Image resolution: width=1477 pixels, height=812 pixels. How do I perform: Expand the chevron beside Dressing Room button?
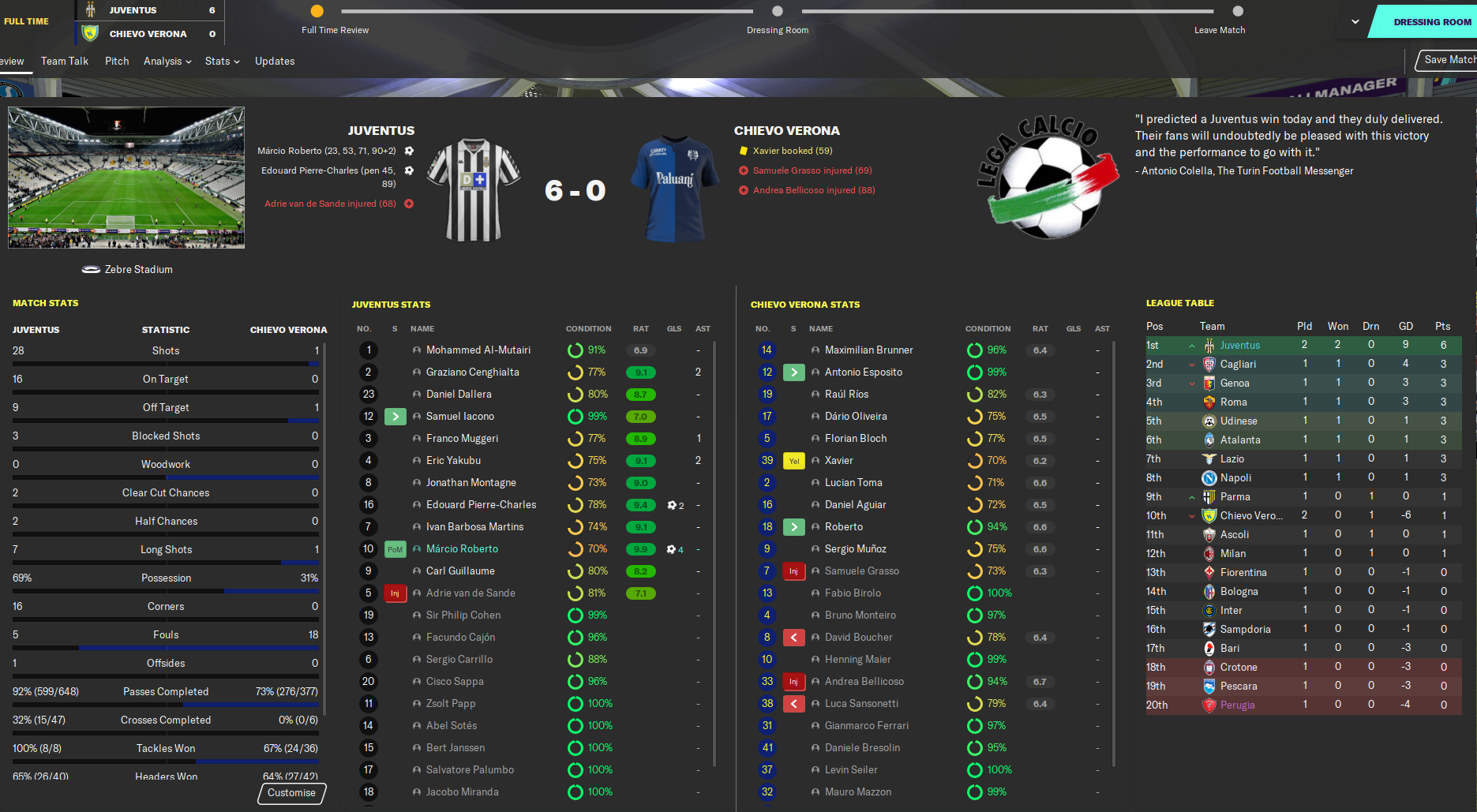[1355, 22]
